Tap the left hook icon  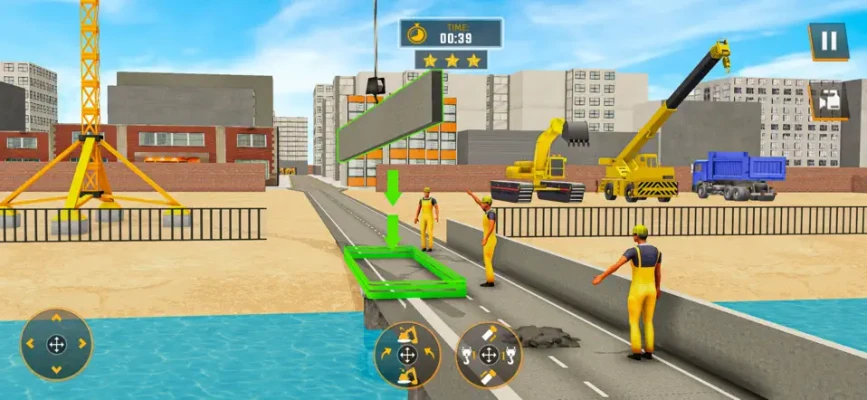pyautogui.click(x=467, y=355)
